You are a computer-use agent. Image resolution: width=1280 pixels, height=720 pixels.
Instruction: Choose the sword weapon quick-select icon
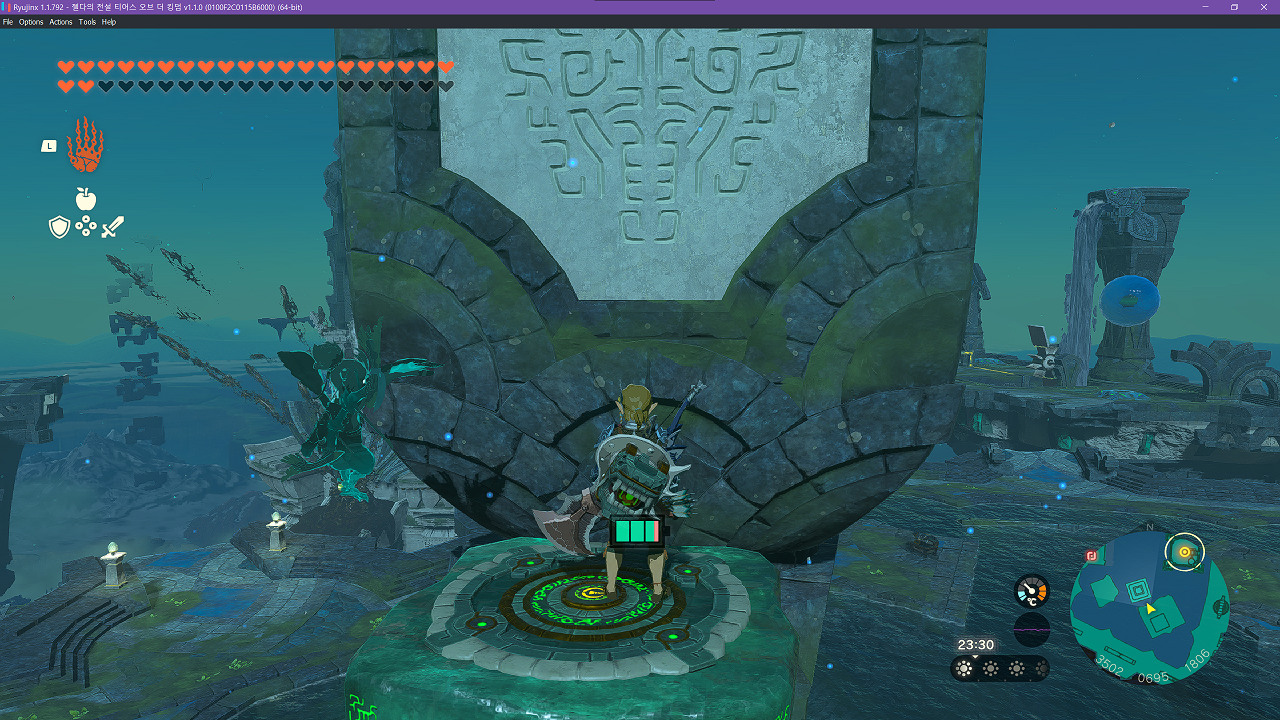pyautogui.click(x=112, y=227)
